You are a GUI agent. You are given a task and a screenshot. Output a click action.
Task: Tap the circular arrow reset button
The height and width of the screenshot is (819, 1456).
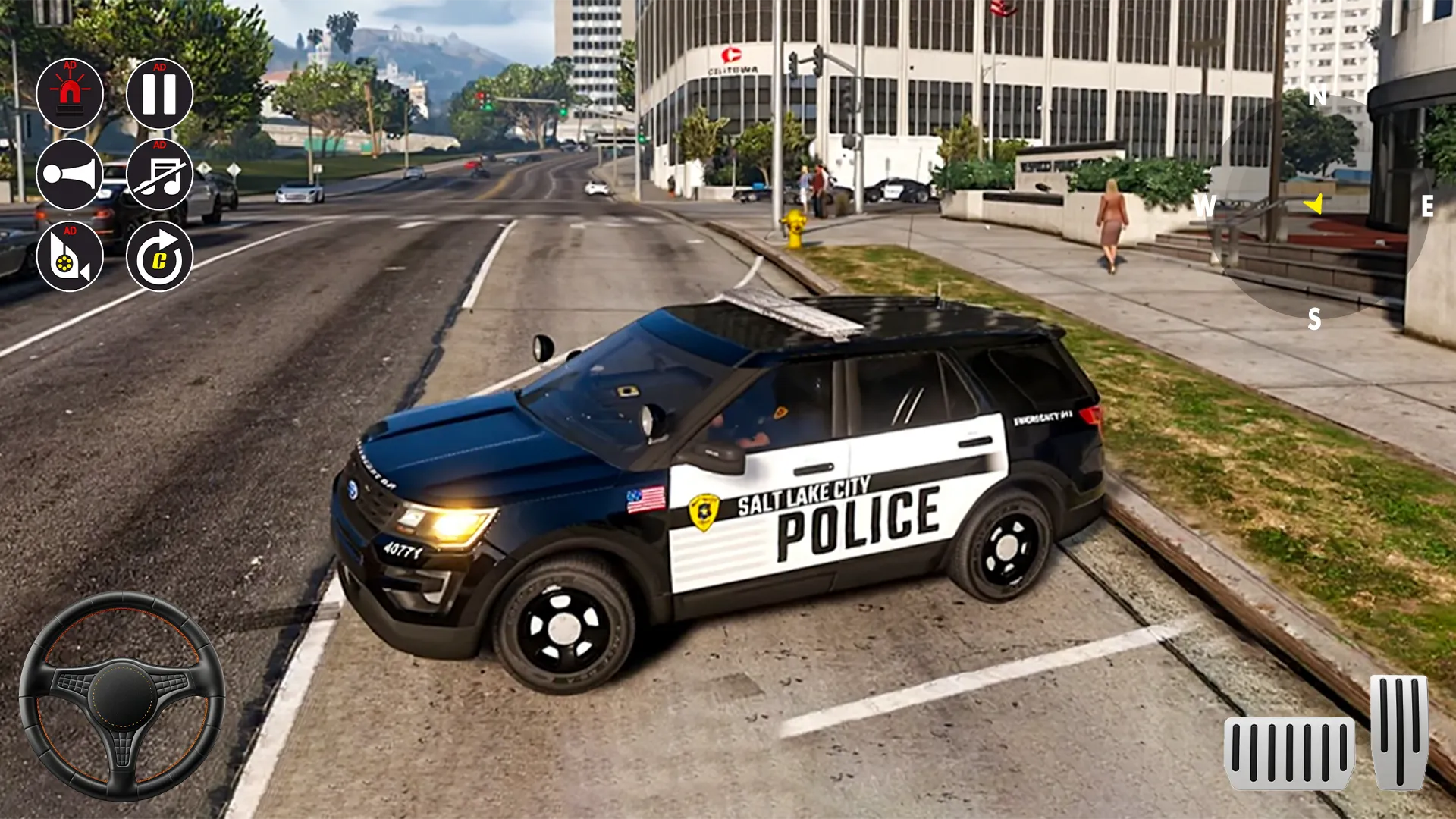click(x=159, y=256)
